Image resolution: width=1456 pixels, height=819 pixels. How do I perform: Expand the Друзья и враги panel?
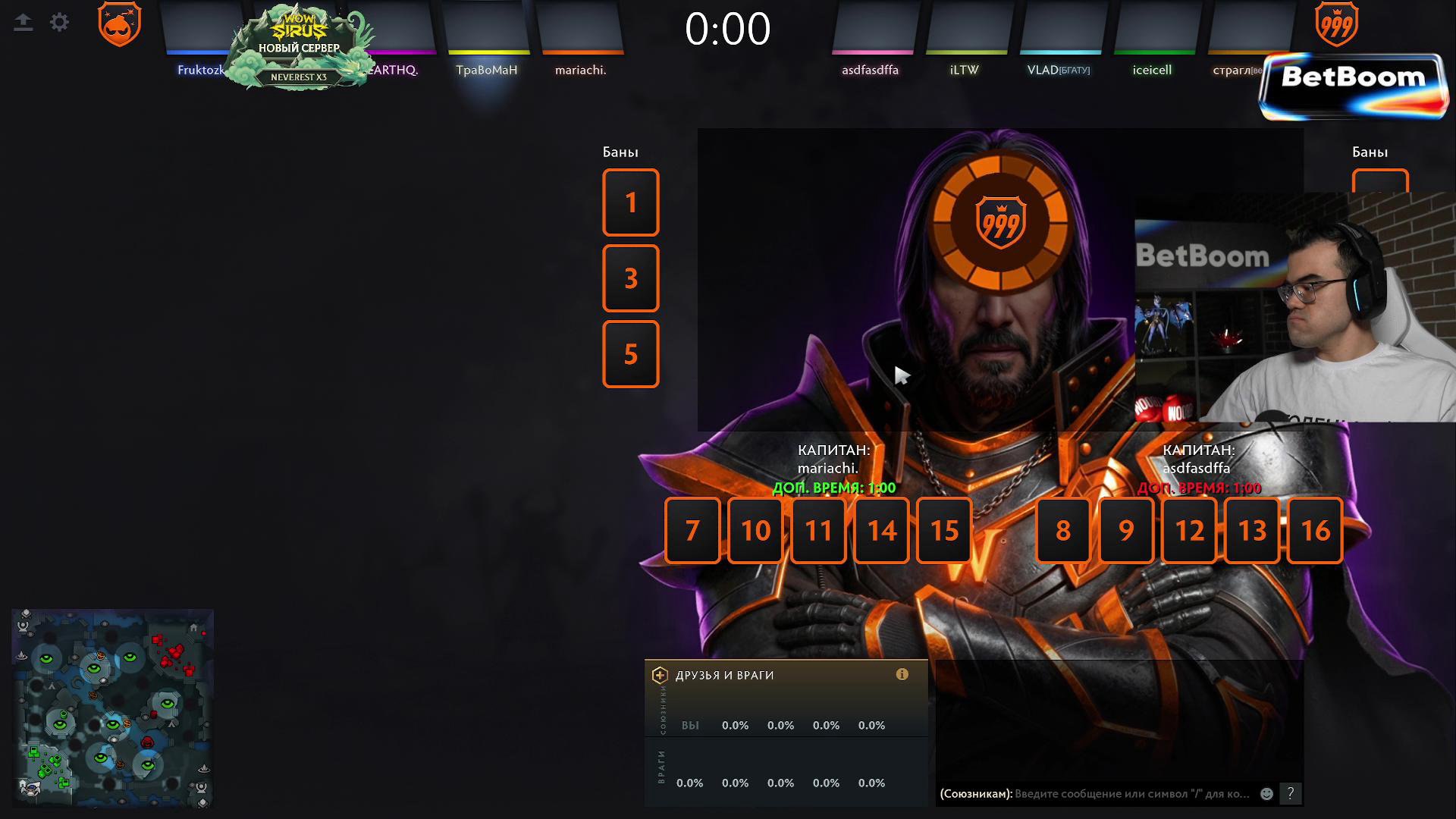point(660,675)
